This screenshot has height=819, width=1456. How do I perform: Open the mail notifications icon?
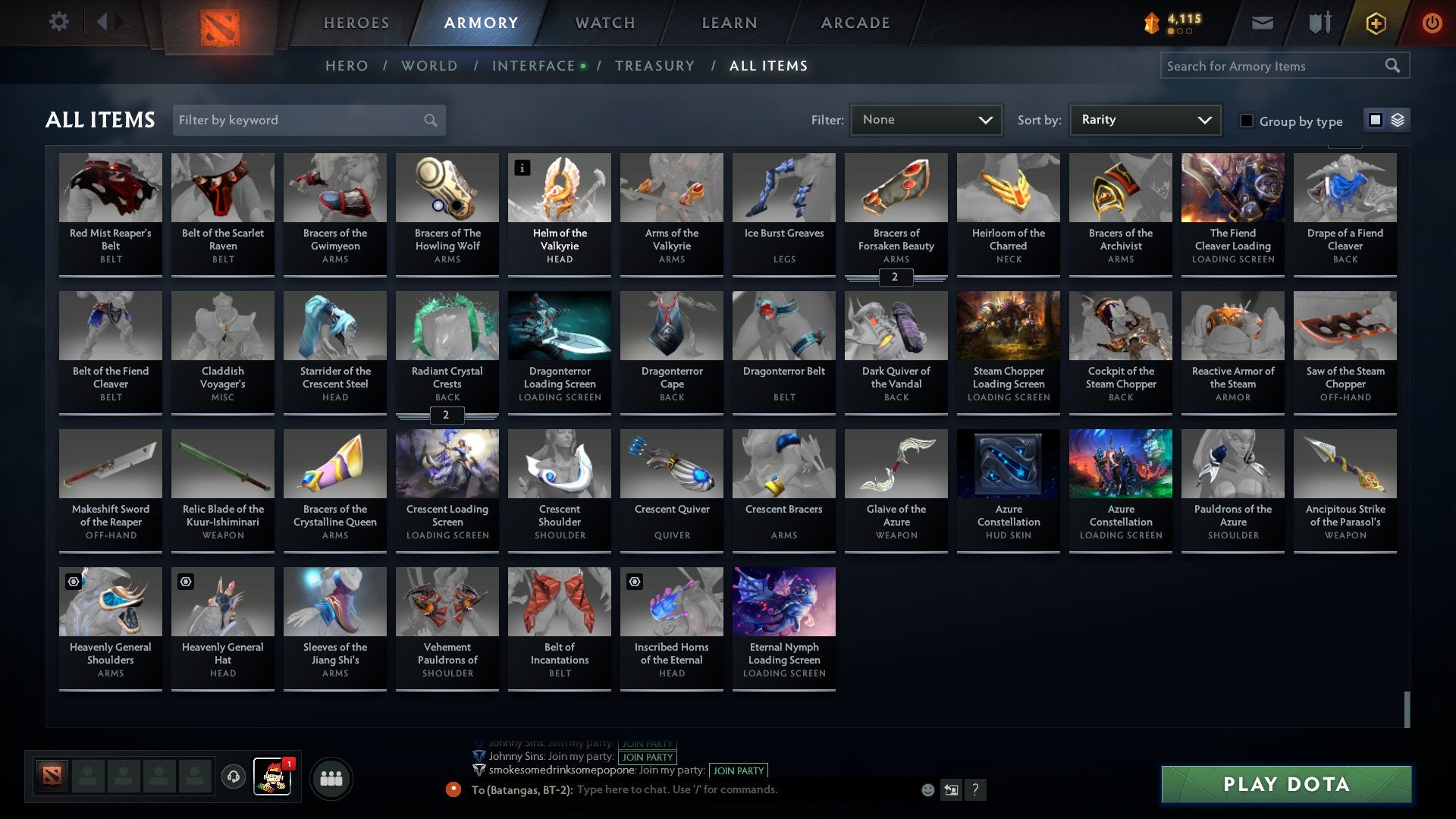1262,22
